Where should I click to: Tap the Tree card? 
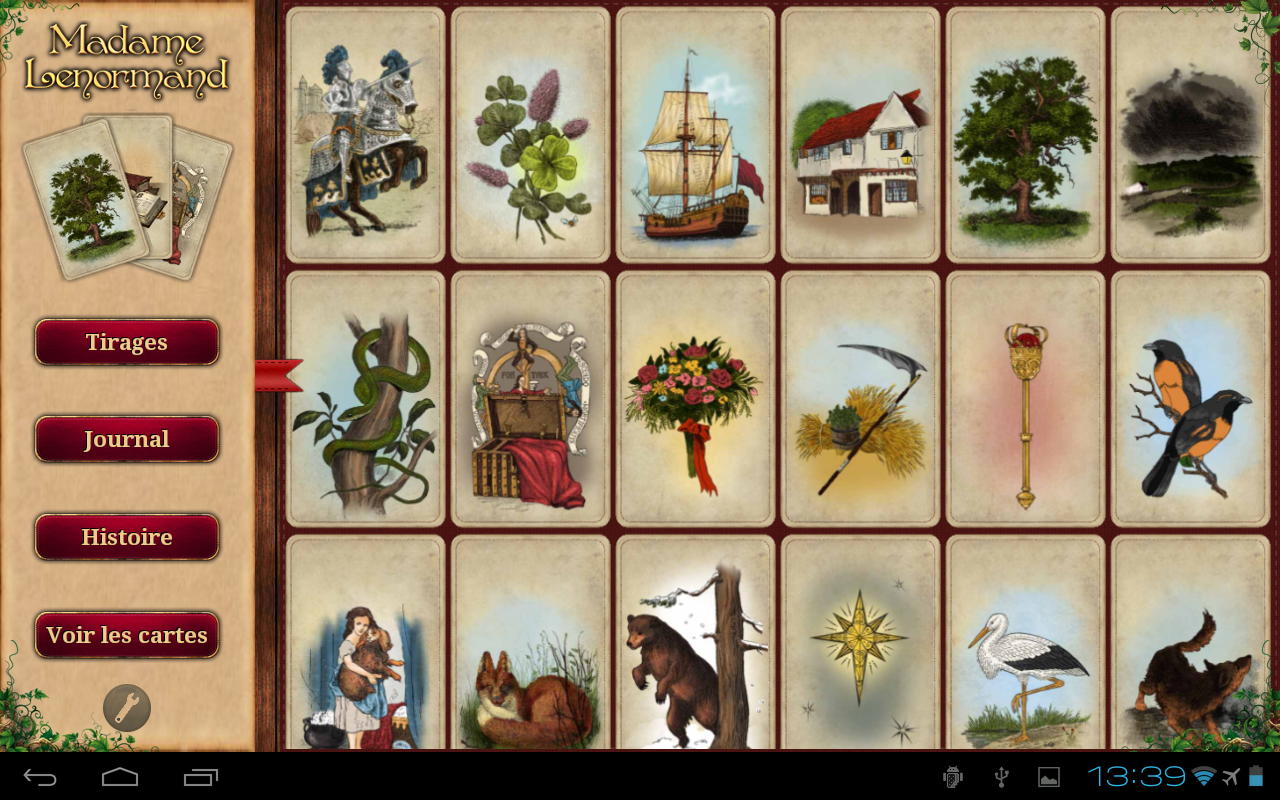(x=1025, y=134)
